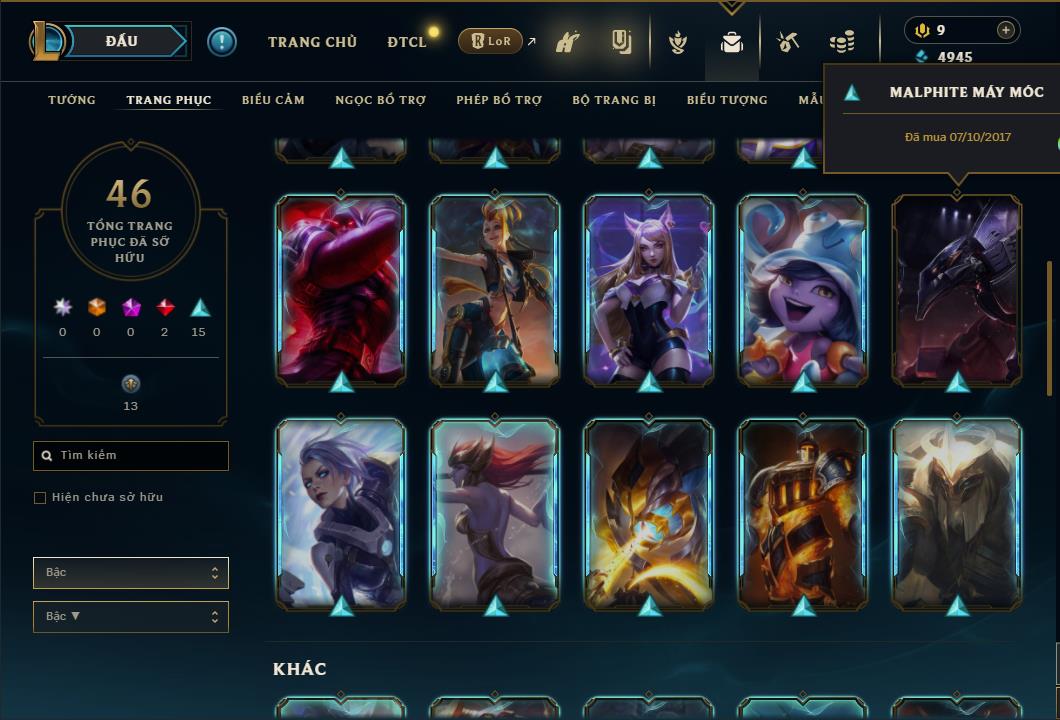Switch to the TƯỚNG tab
Screen dimensions: 1060x720
[72, 100]
